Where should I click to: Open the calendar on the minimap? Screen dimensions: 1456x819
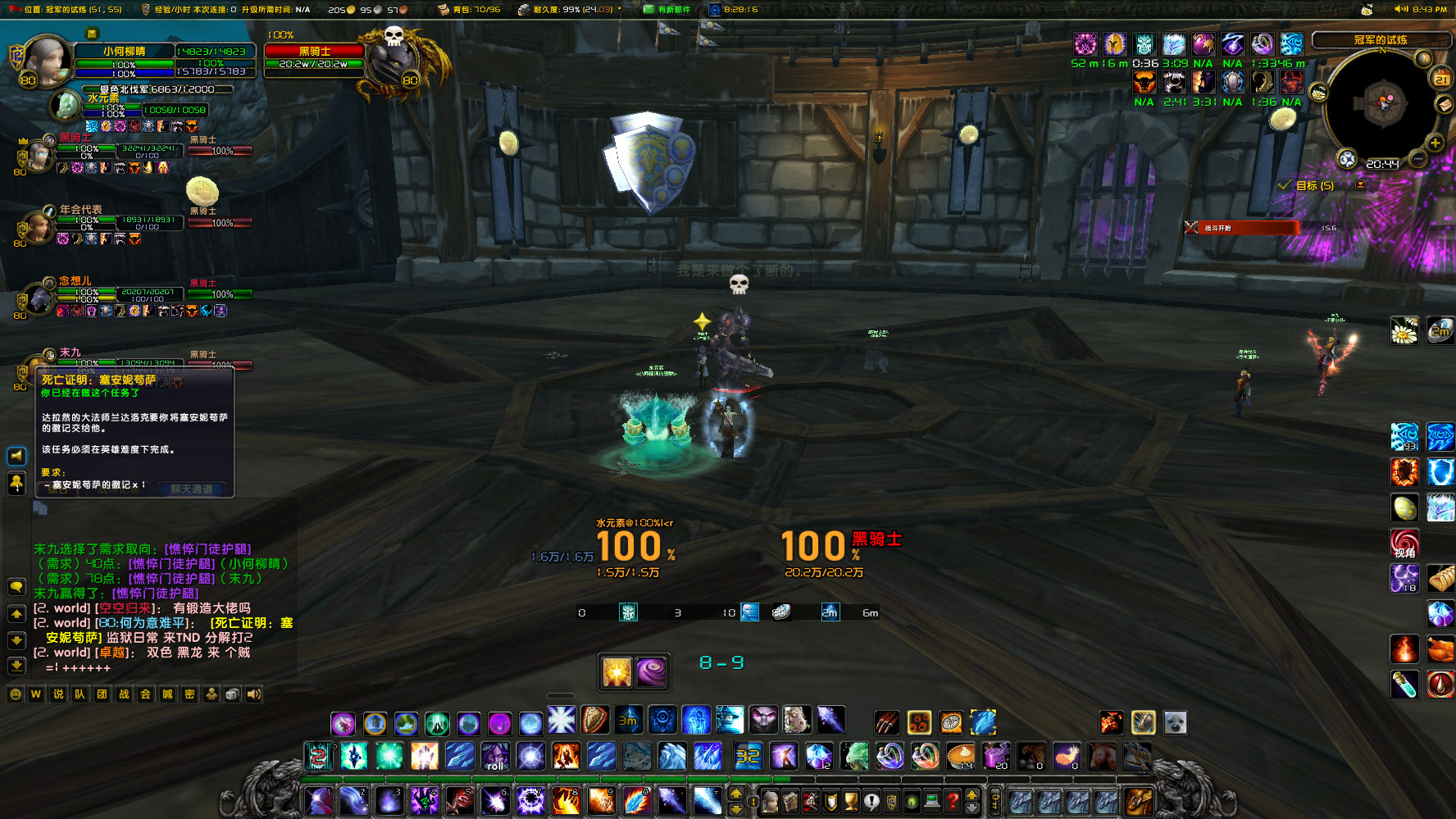pyautogui.click(x=1441, y=79)
